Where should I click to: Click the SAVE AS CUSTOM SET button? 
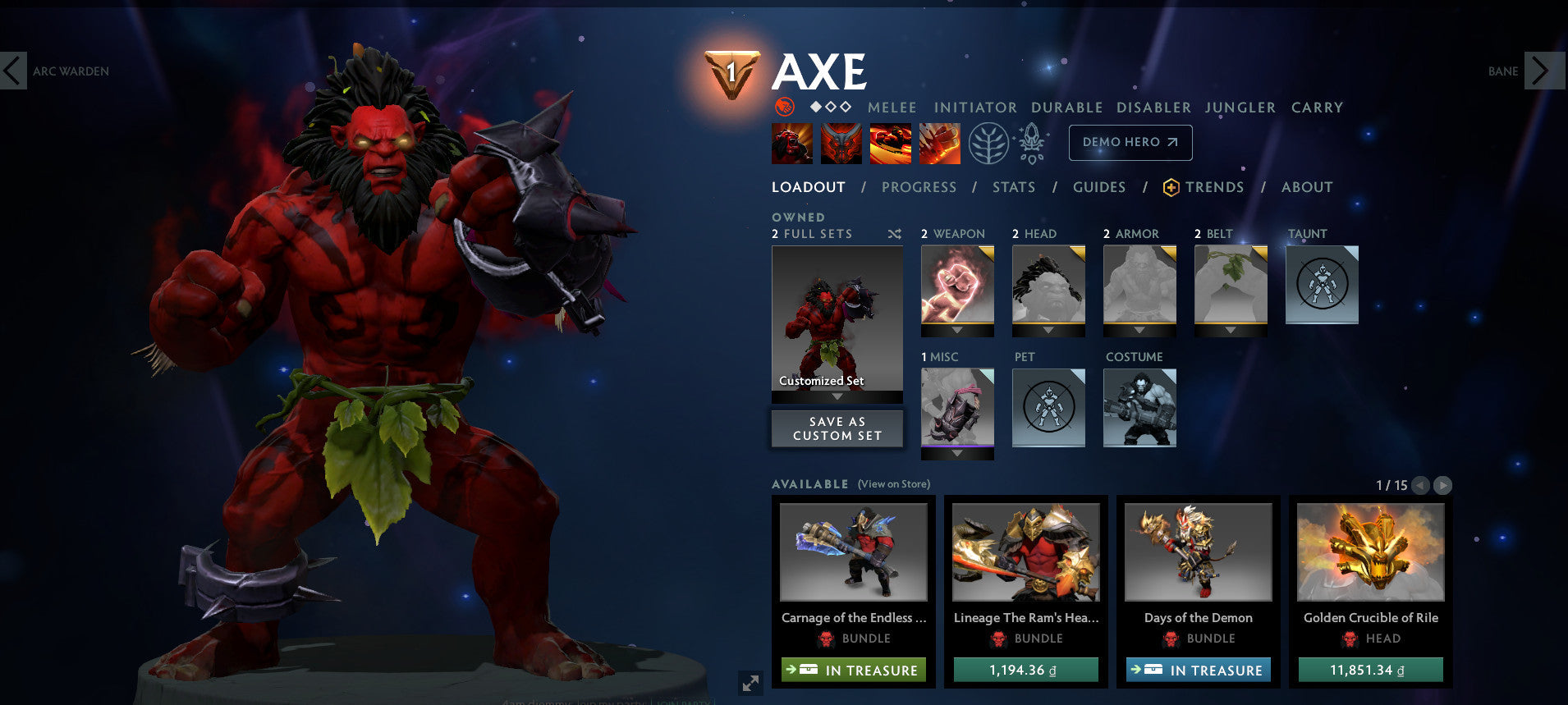tap(836, 428)
